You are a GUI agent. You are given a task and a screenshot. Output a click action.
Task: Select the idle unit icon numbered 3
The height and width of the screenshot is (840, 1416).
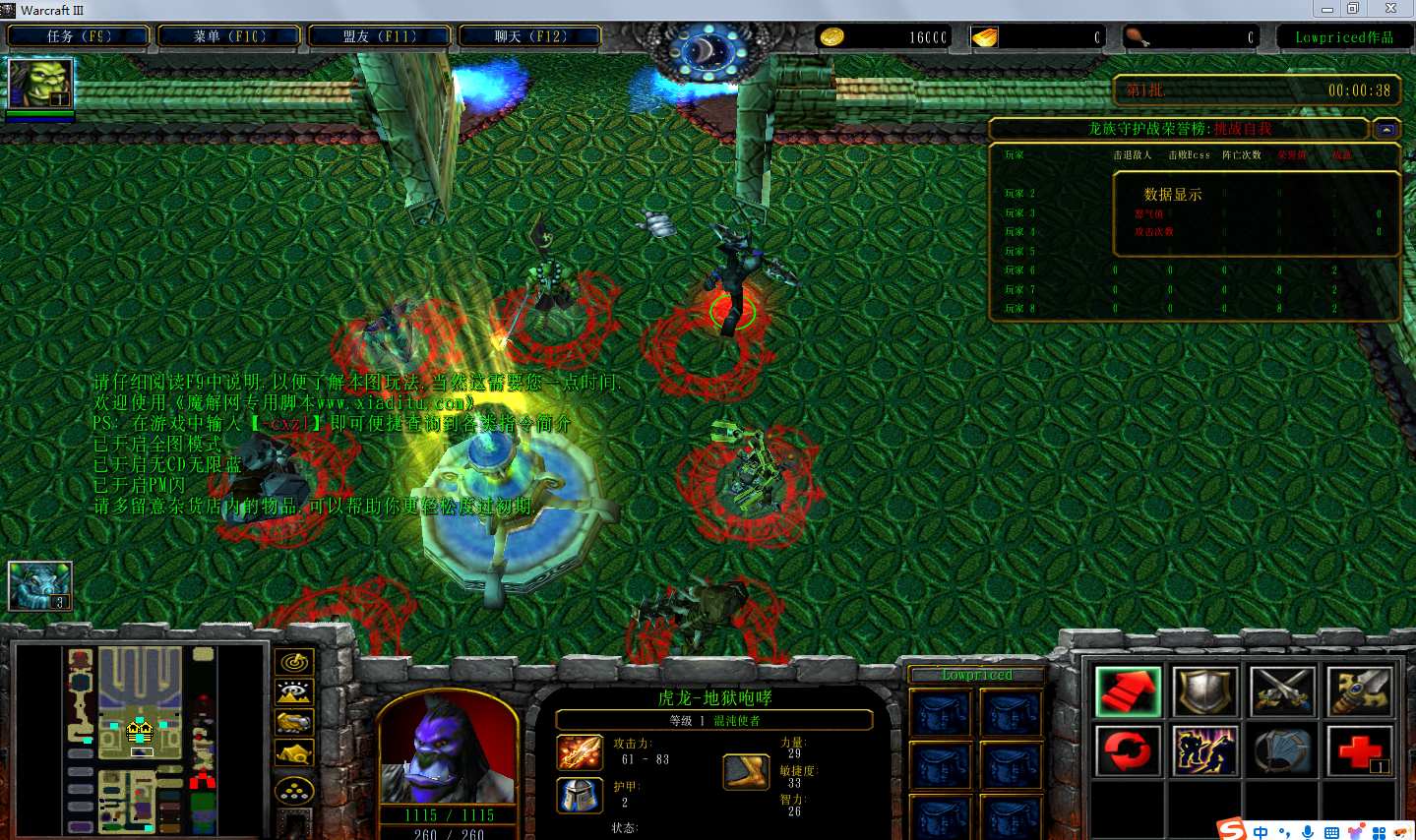40,586
